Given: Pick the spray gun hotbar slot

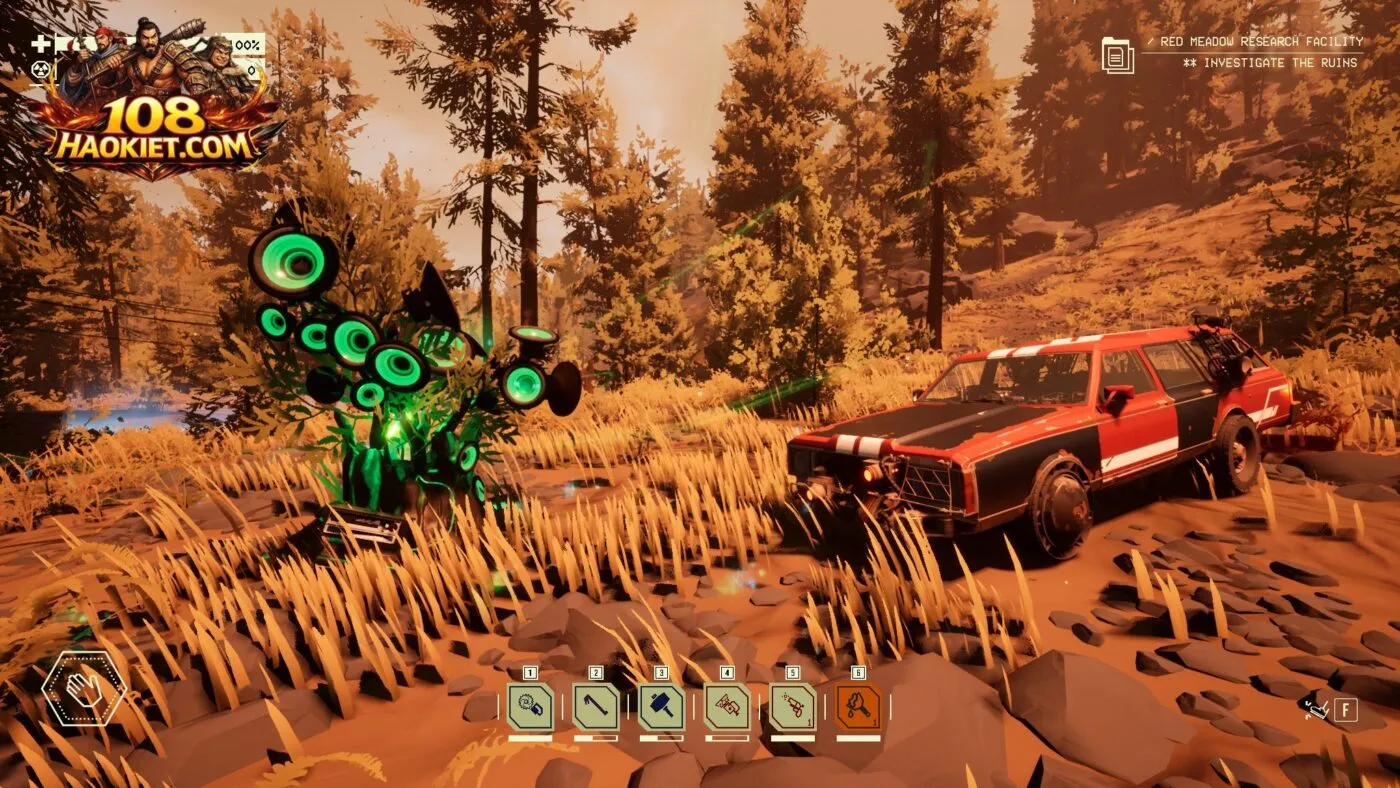Looking at the screenshot, I should (x=793, y=707).
